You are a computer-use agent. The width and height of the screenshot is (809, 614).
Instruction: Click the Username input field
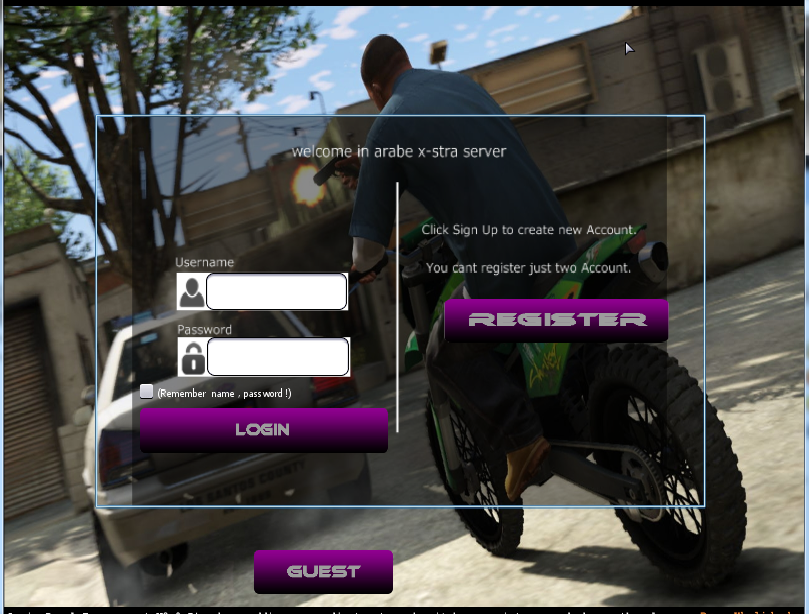pyautogui.click(x=276, y=292)
